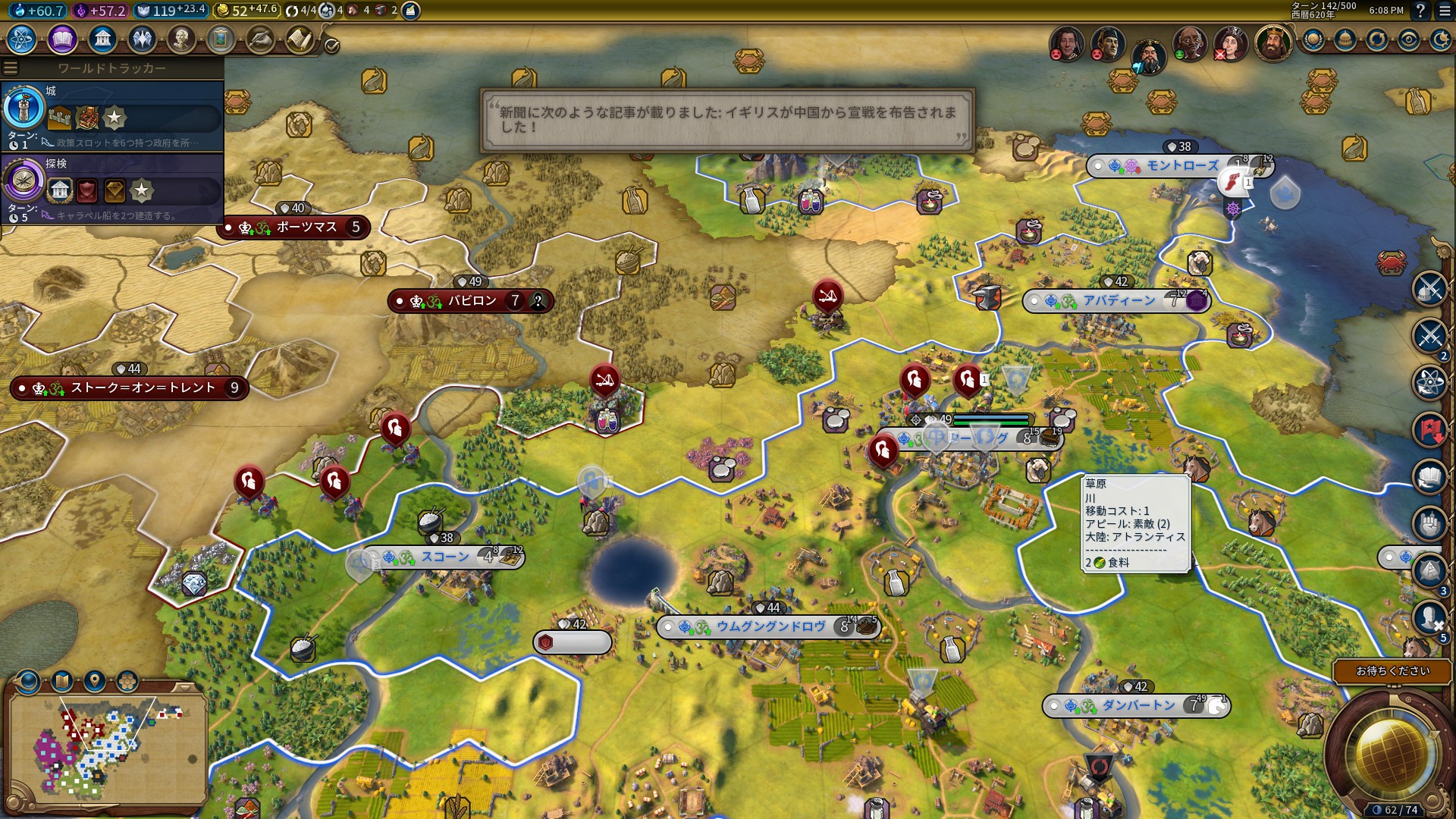
Task: Open the ウムグングンドロヴ city banner
Action: [x=770, y=627]
